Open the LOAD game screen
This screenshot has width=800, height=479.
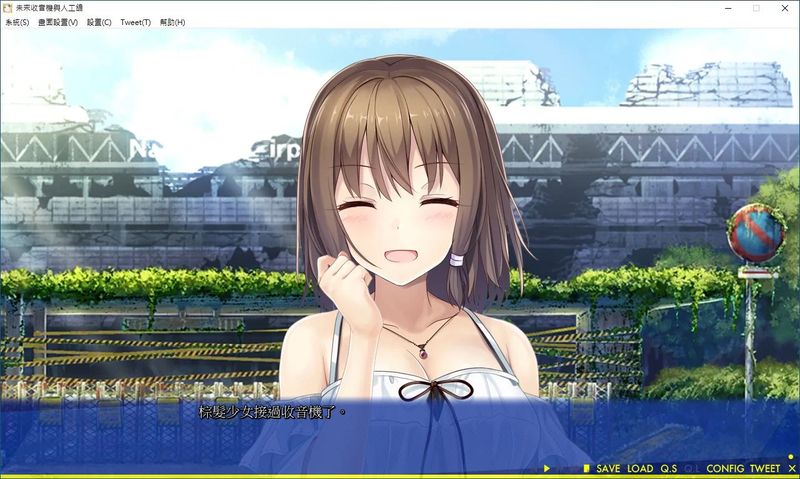(640, 468)
